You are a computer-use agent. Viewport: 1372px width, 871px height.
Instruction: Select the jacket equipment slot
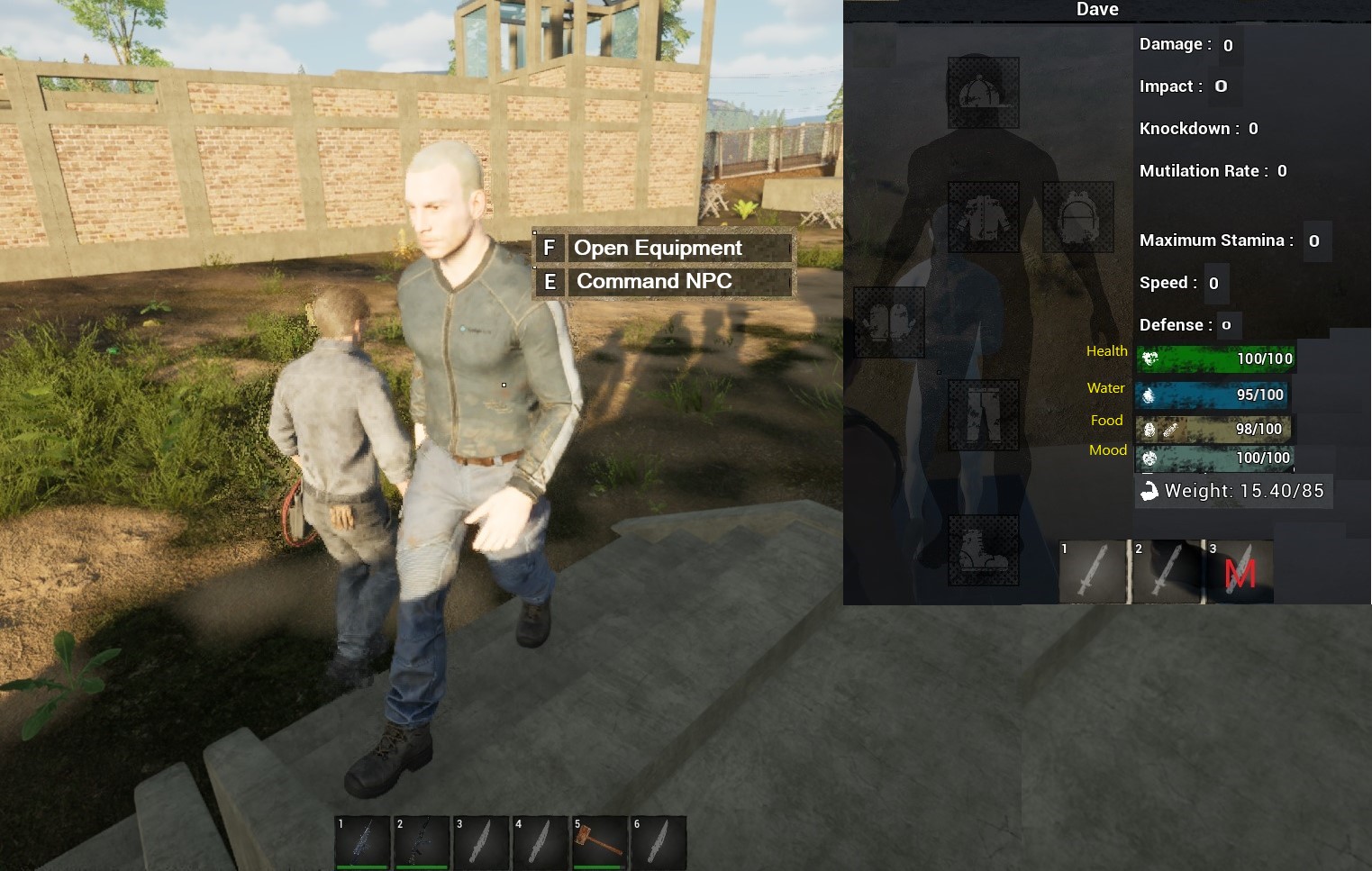coord(984,216)
